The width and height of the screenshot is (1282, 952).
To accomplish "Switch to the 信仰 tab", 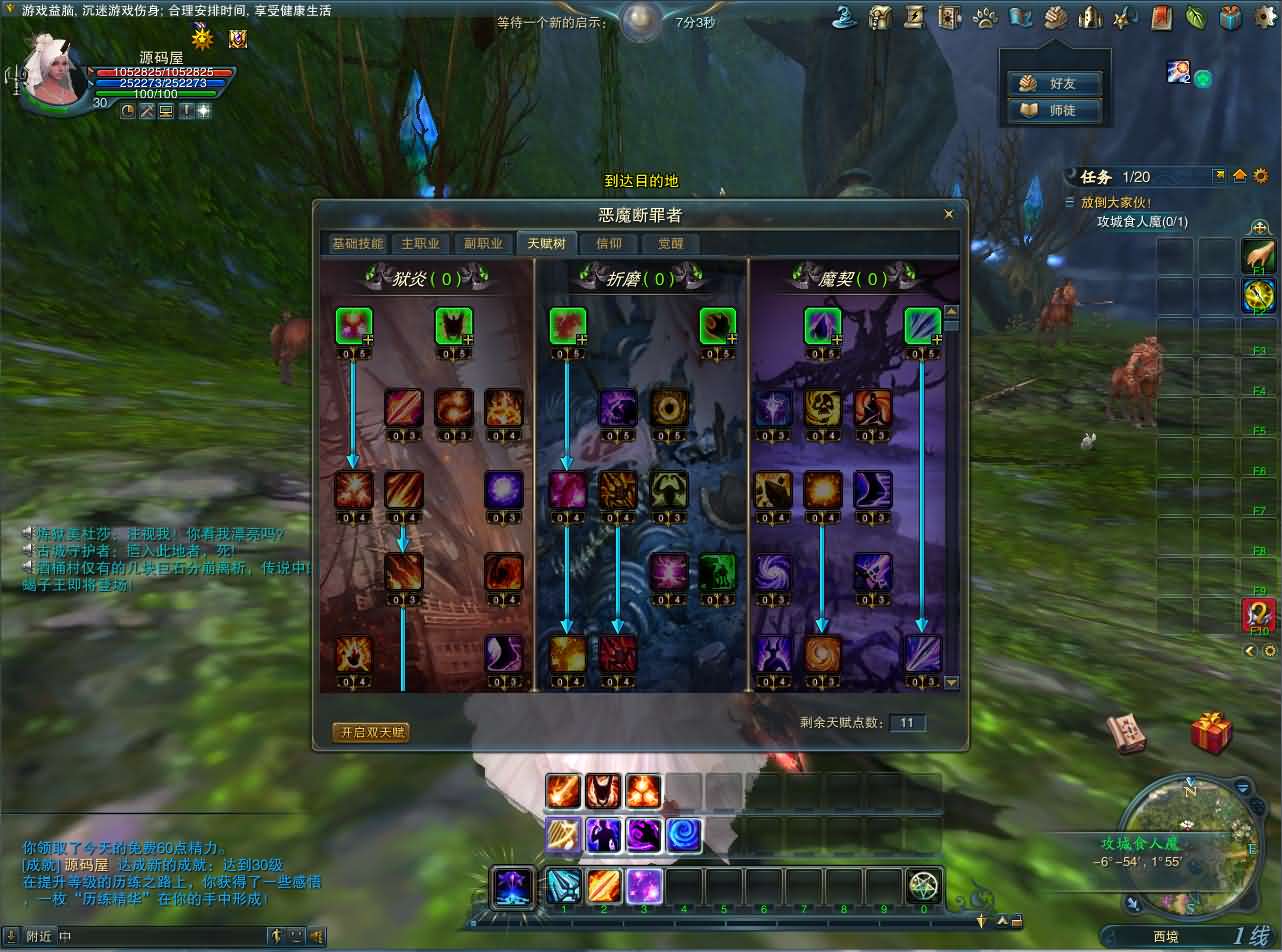I will pyautogui.click(x=609, y=243).
